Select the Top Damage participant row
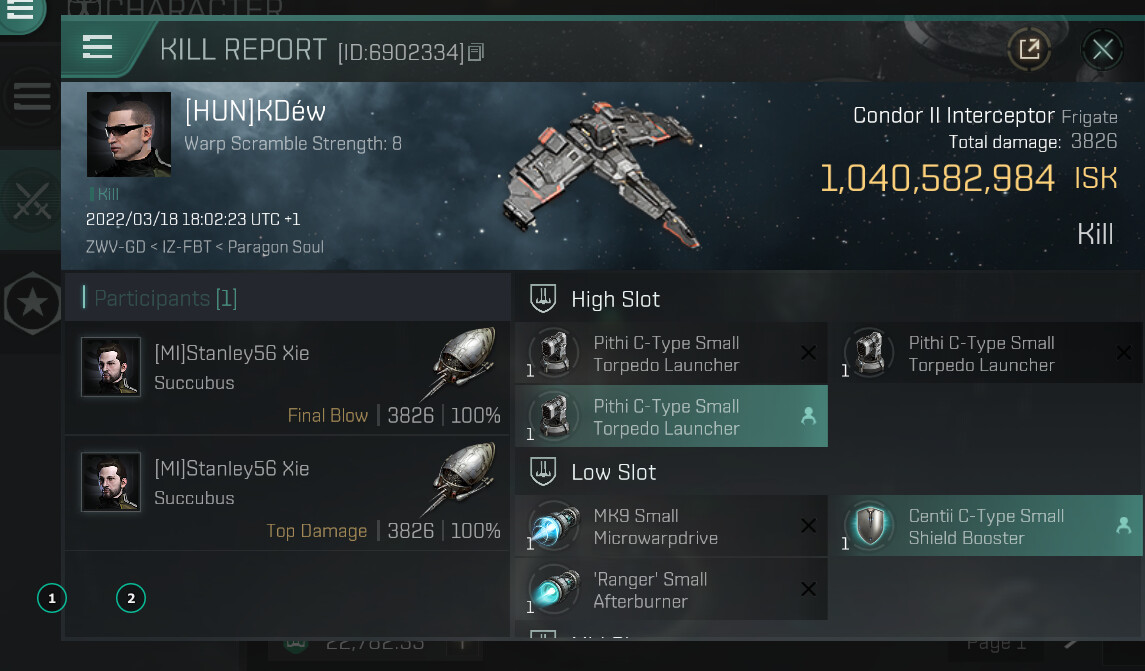 (x=288, y=493)
